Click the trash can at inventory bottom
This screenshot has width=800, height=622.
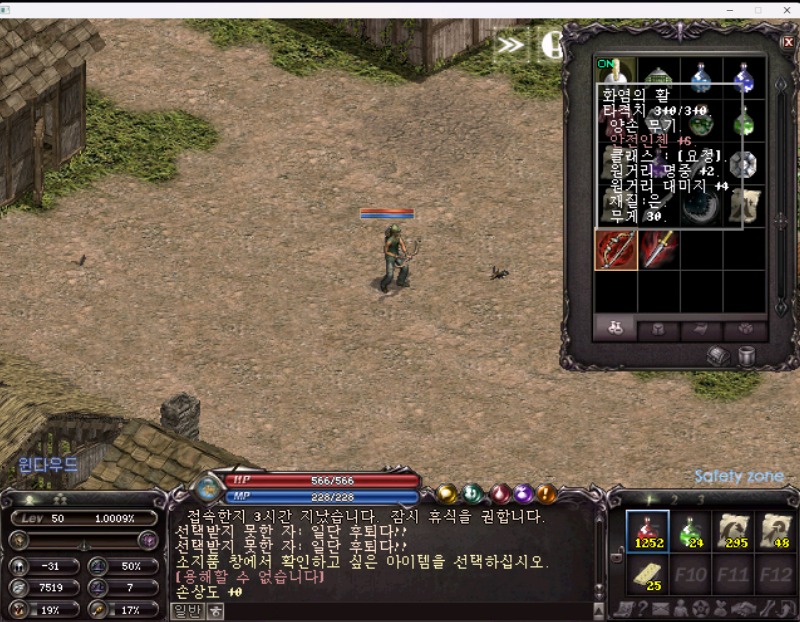point(746,355)
